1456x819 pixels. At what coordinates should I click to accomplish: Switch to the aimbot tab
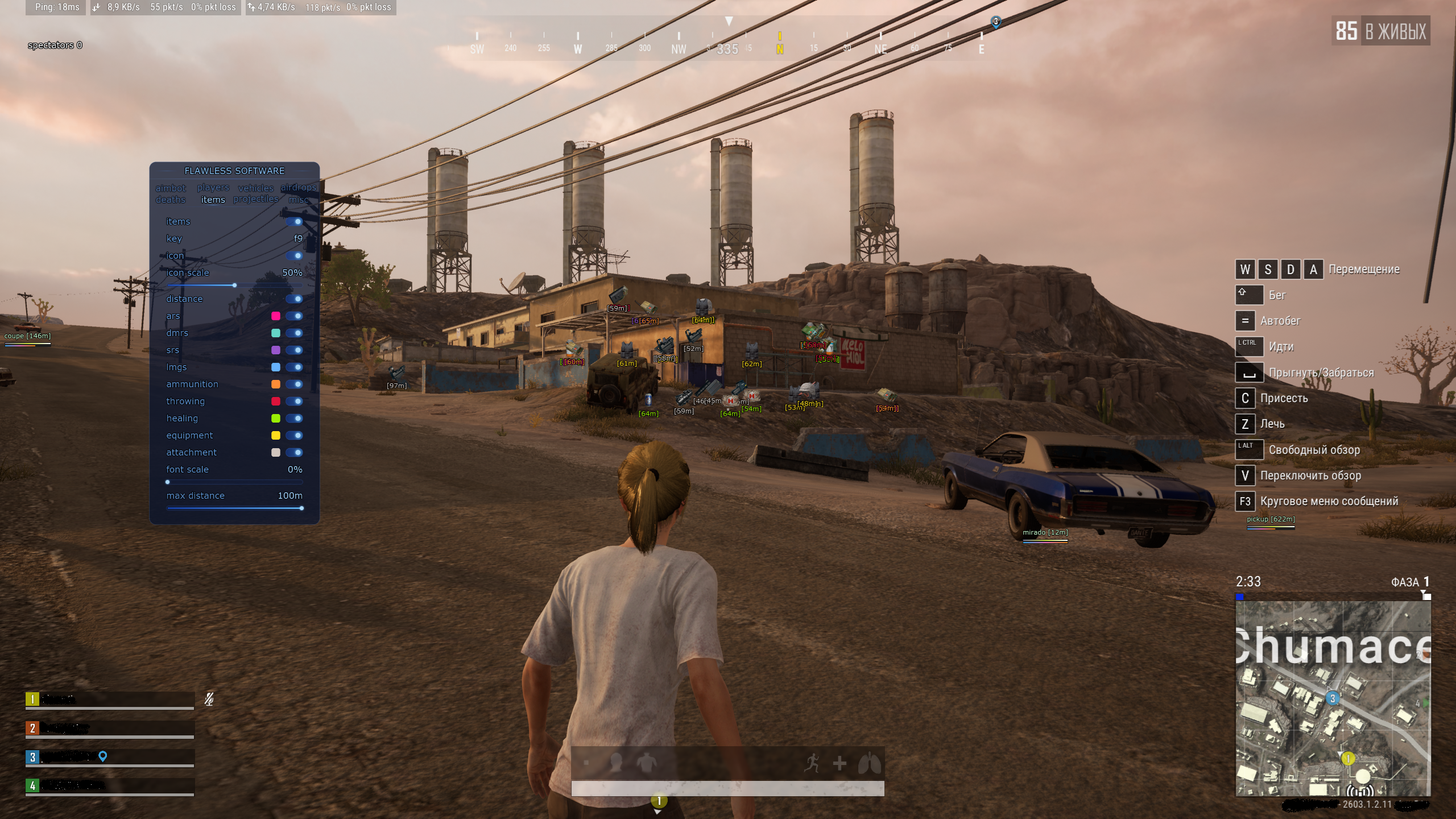171,188
